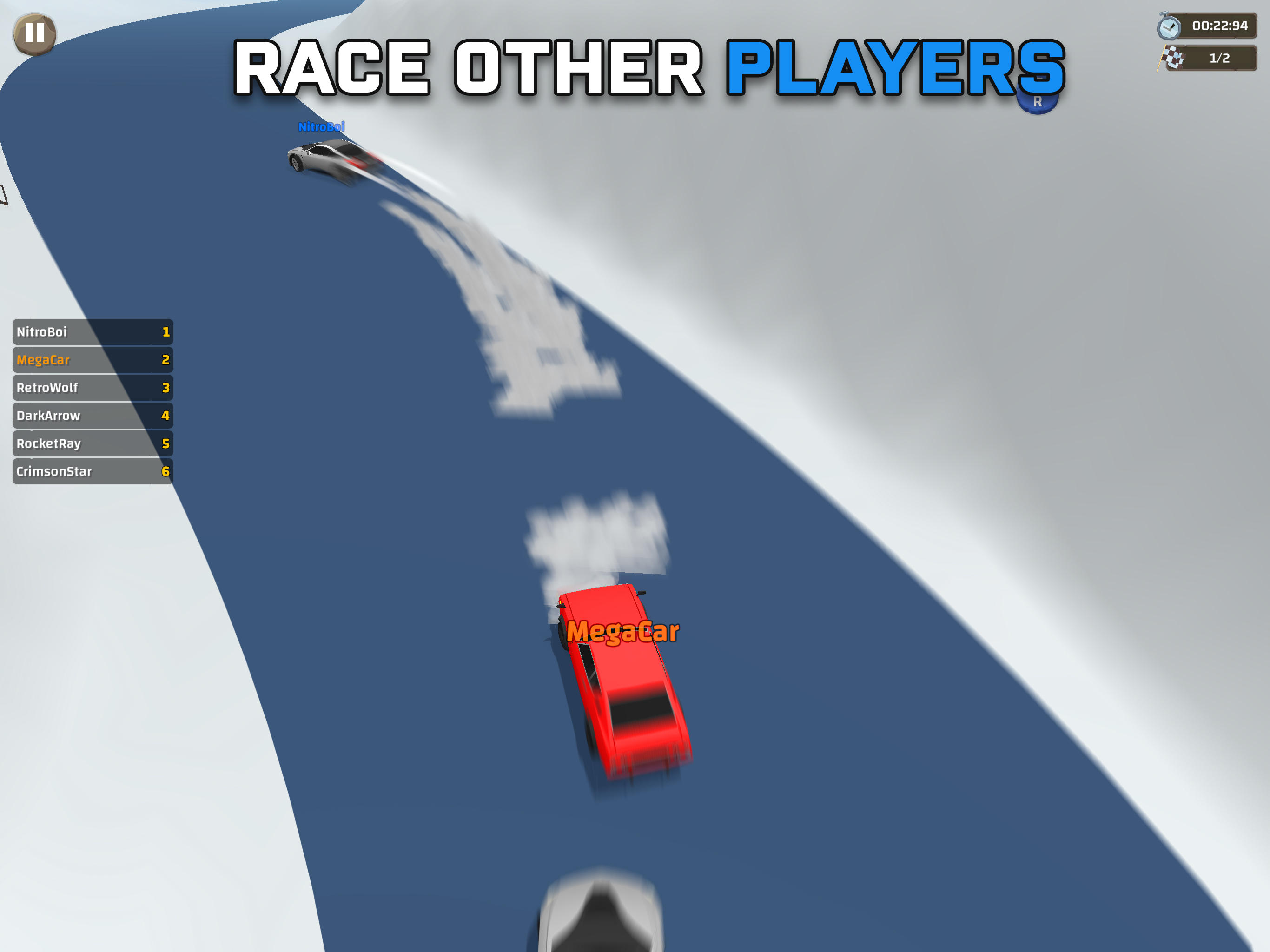Click the orange MegaCar name tag
Screen dimensions: 1270x952
pos(623,631)
